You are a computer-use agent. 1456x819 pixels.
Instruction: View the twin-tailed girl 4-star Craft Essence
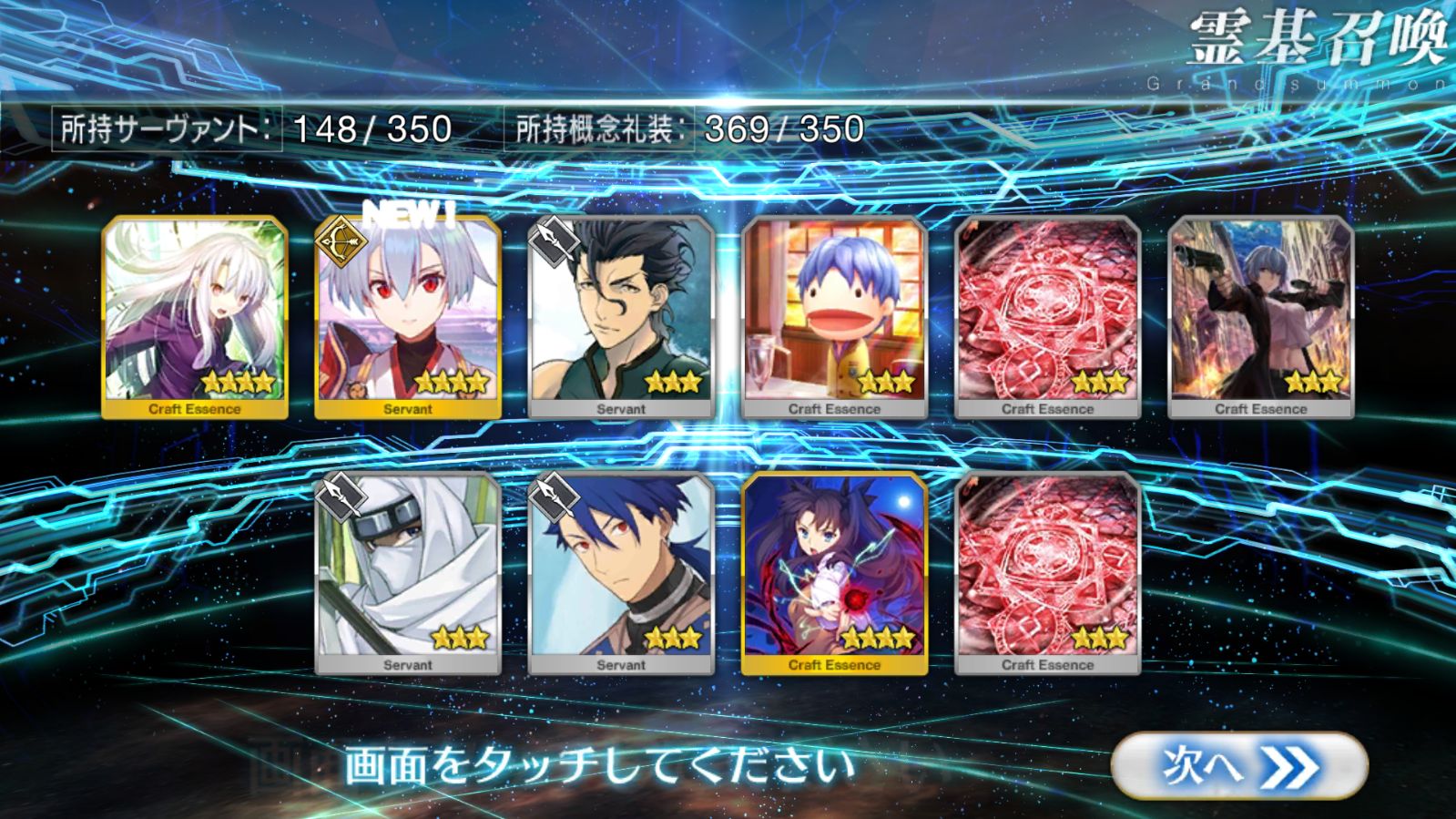point(834,573)
